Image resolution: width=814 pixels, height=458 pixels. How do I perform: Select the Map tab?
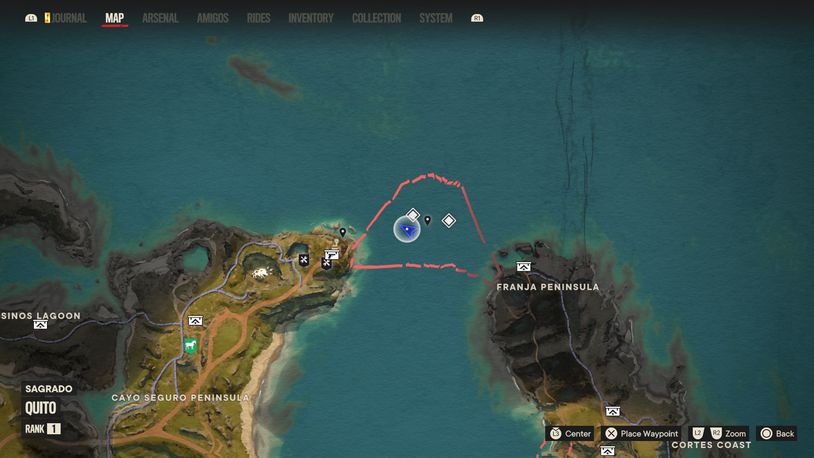pos(115,18)
